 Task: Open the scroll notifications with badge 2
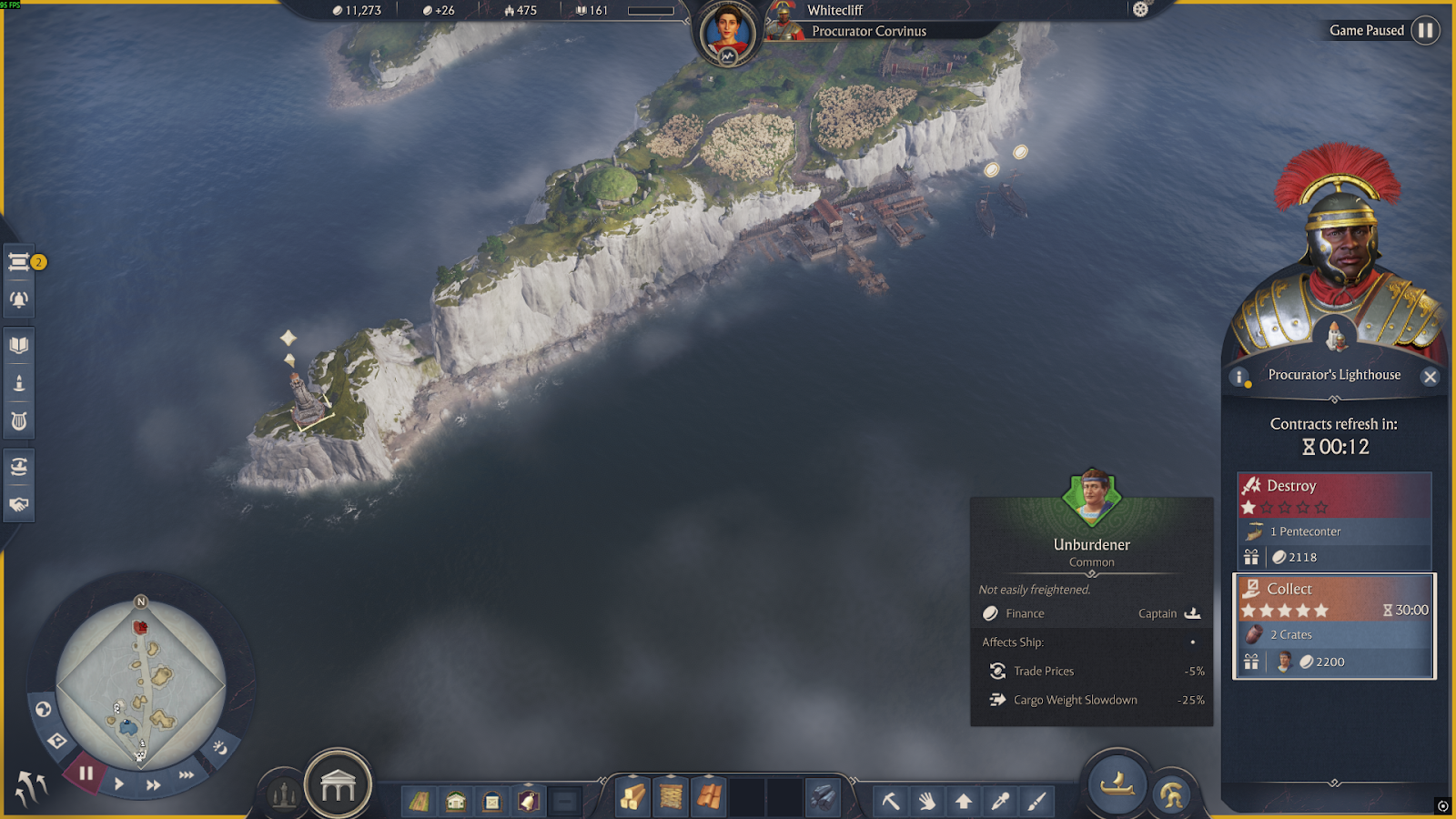[19, 263]
